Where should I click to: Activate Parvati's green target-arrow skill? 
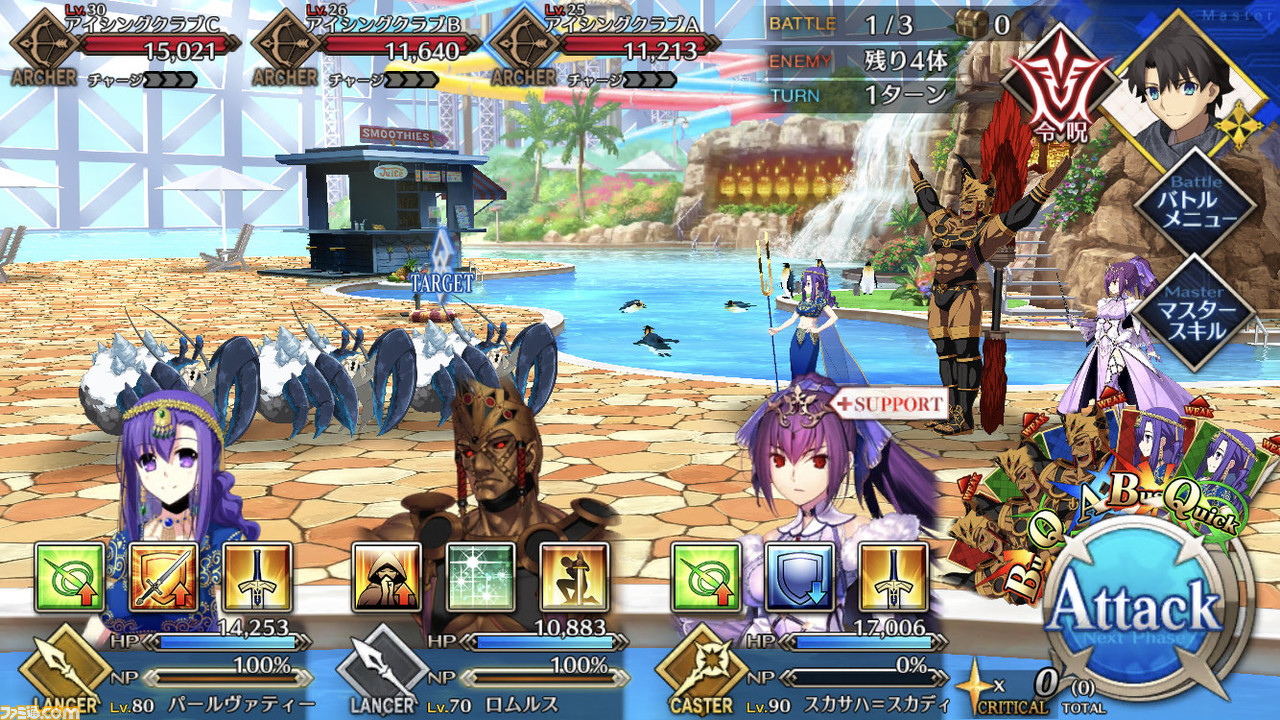[70, 577]
